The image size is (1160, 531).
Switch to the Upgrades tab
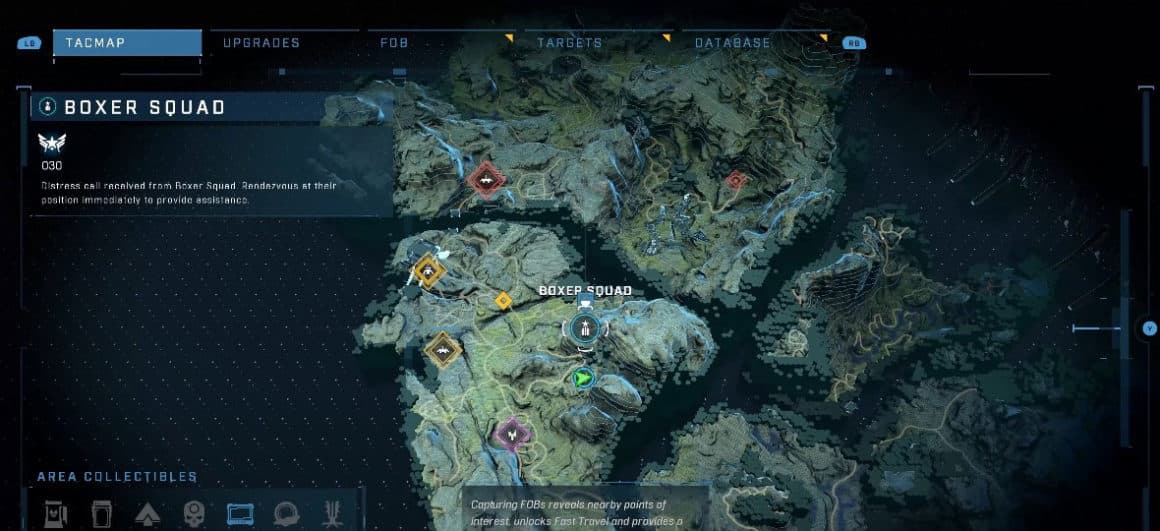tap(261, 43)
